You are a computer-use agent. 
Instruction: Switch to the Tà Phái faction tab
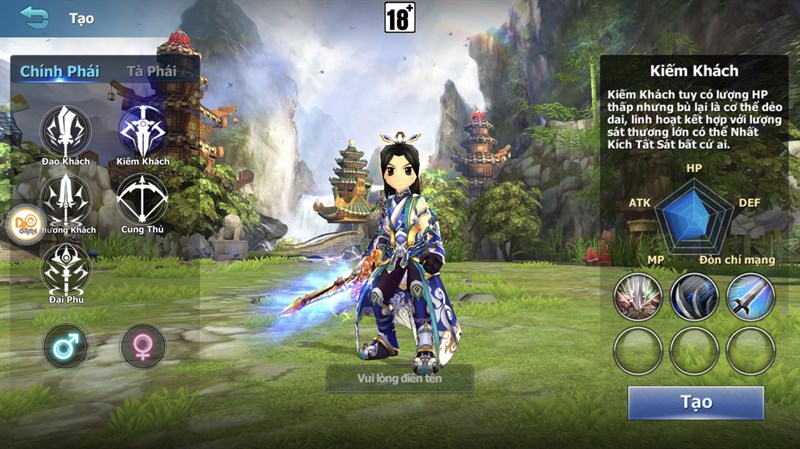(151, 71)
